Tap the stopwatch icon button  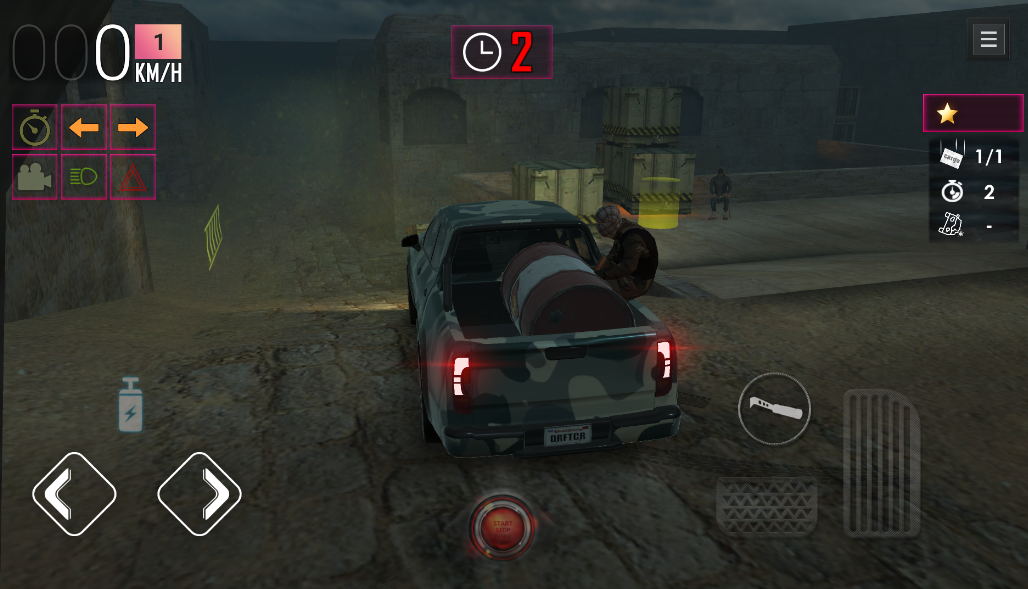(x=35, y=127)
